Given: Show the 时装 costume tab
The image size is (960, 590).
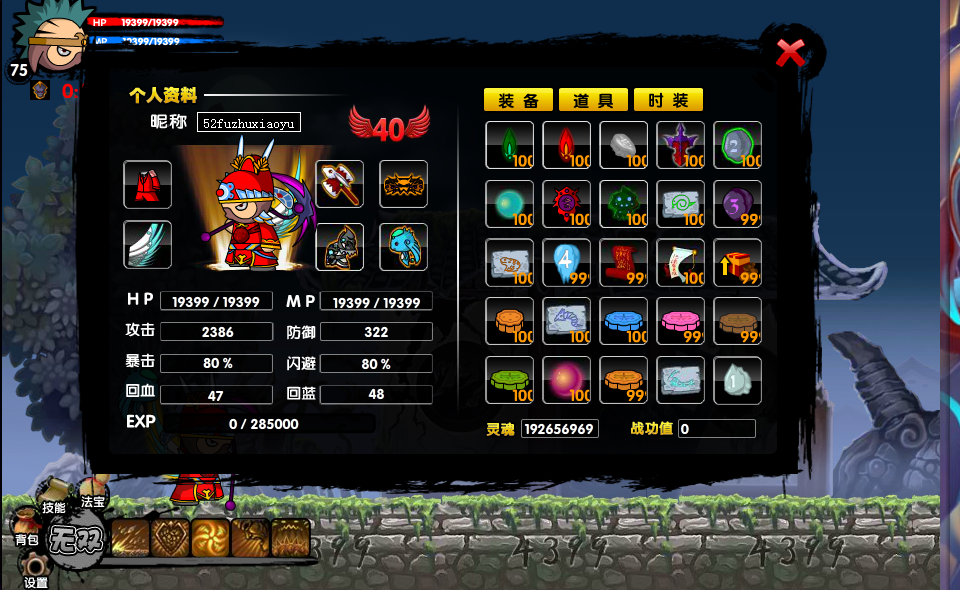Looking at the screenshot, I should coord(668,100).
